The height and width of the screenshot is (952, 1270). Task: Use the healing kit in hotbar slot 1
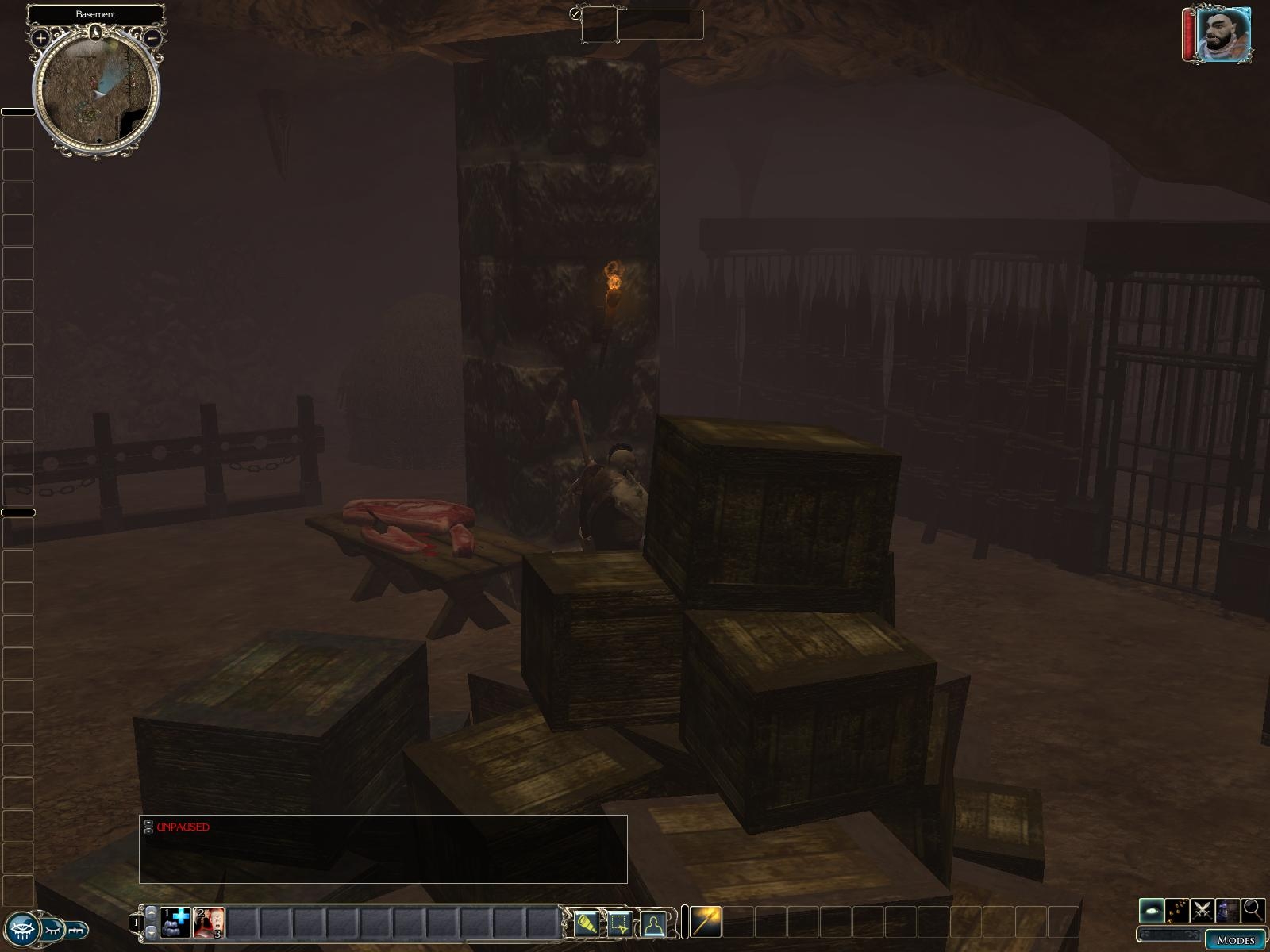tap(175, 923)
